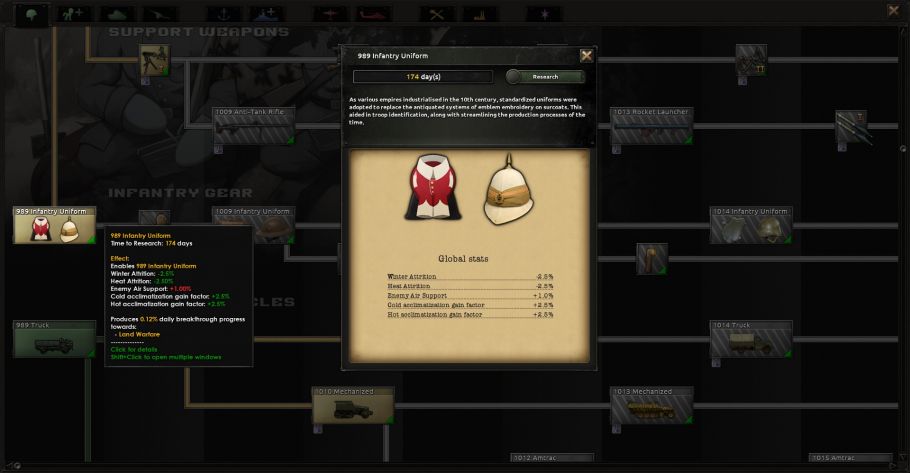Open the crossed tools engineering tab
910x473 pixels.
[x=435, y=14]
